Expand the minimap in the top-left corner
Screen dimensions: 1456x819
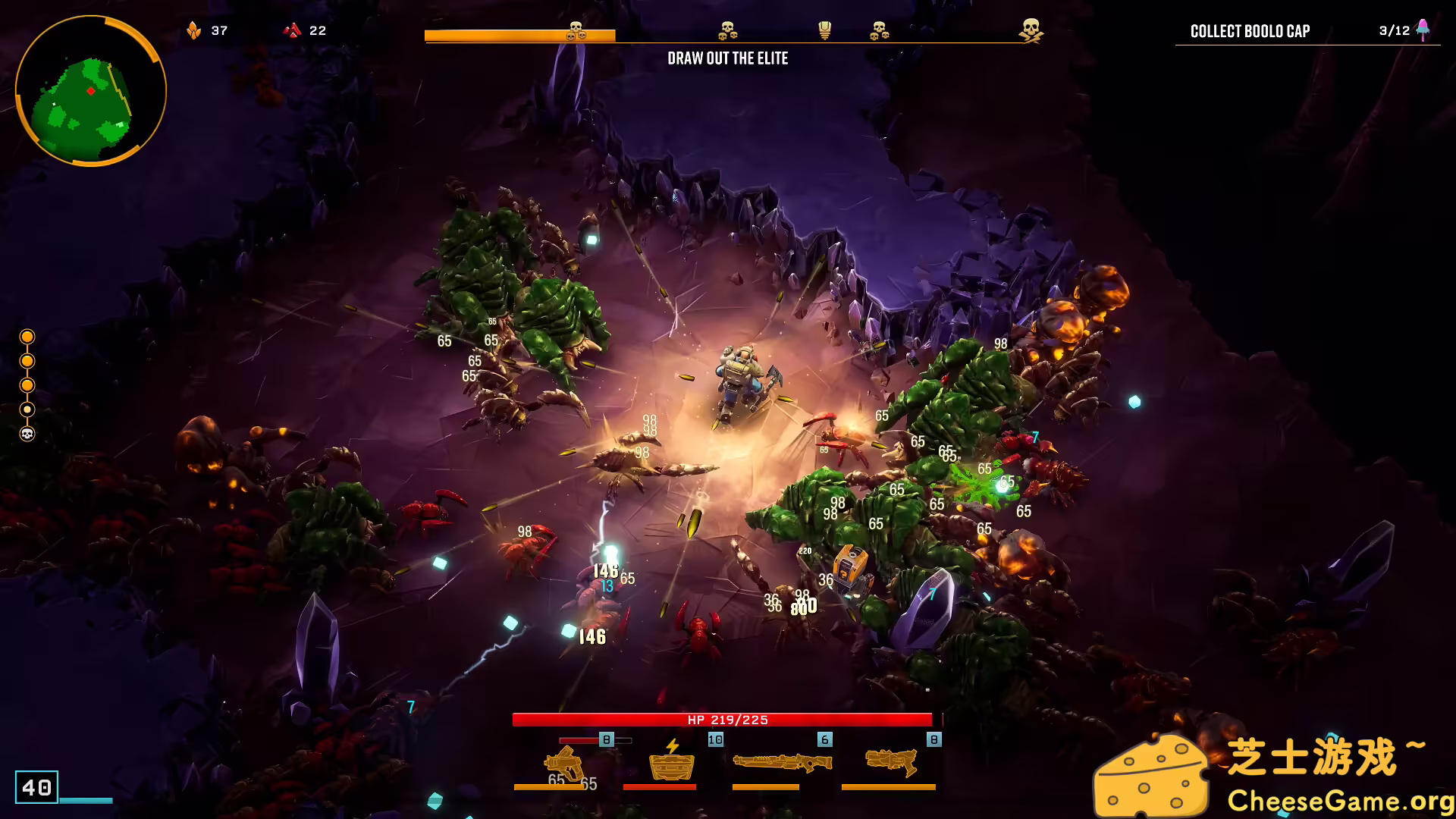point(89,91)
